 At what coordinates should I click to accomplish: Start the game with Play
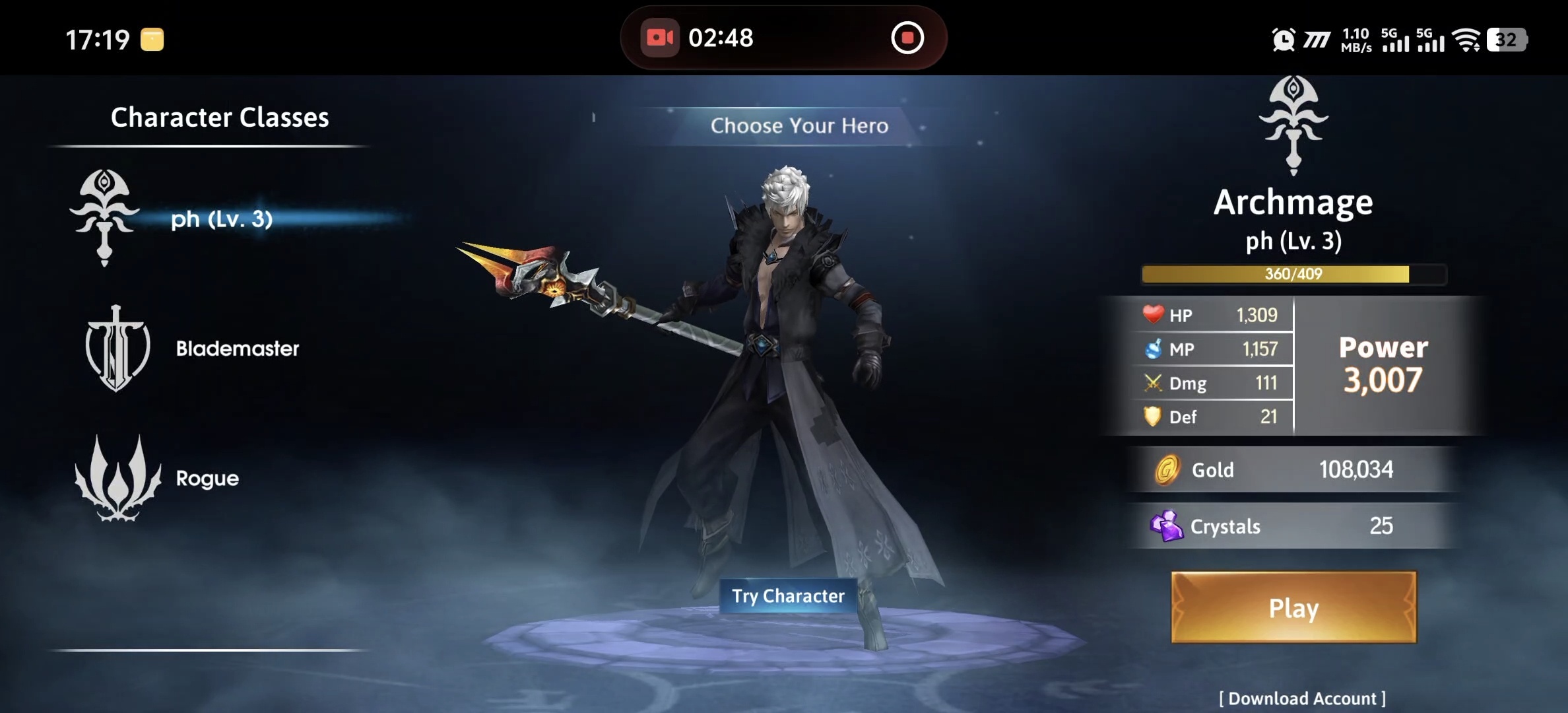pos(1293,607)
